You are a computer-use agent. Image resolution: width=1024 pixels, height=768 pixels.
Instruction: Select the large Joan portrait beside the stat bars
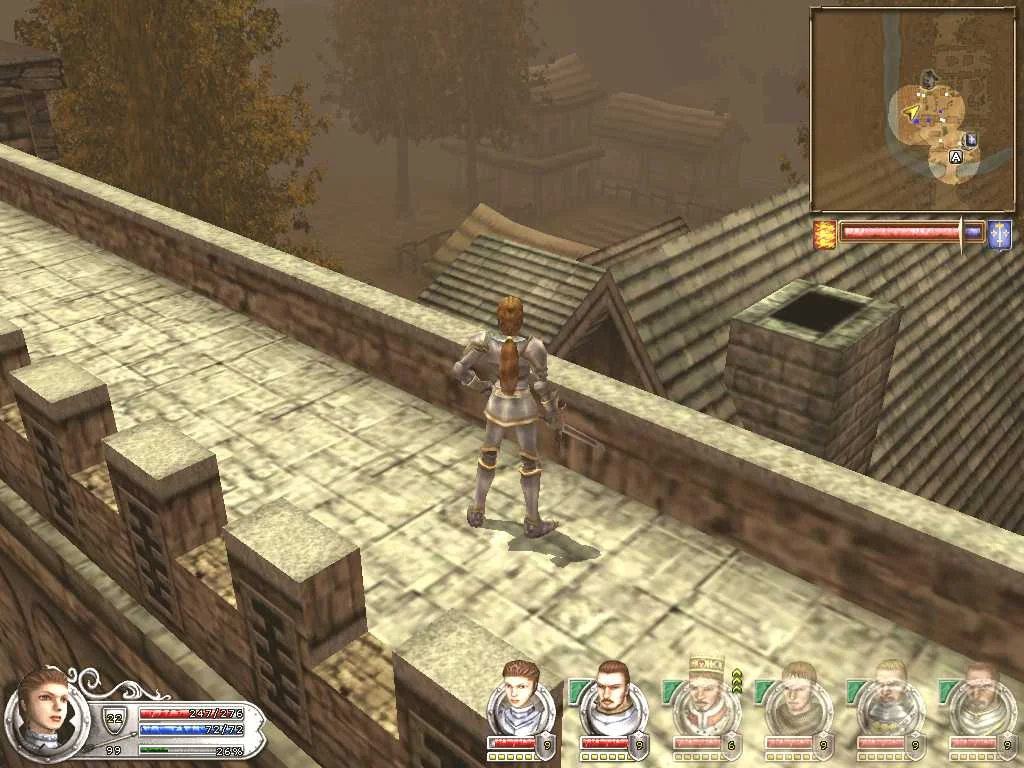44,714
